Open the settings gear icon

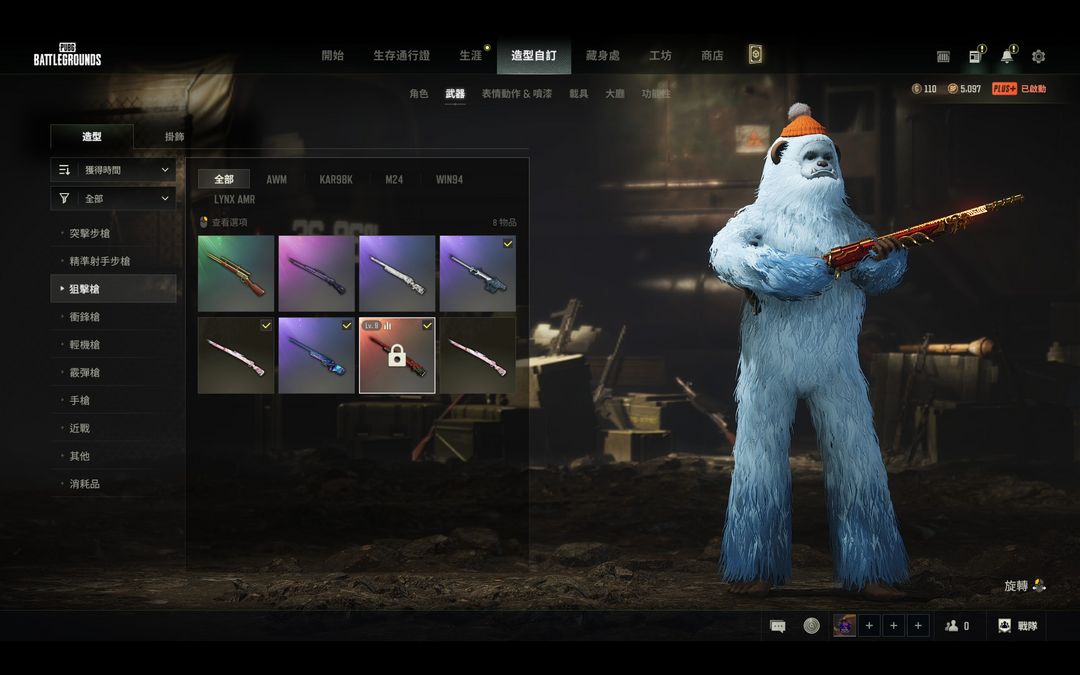[x=1038, y=57]
